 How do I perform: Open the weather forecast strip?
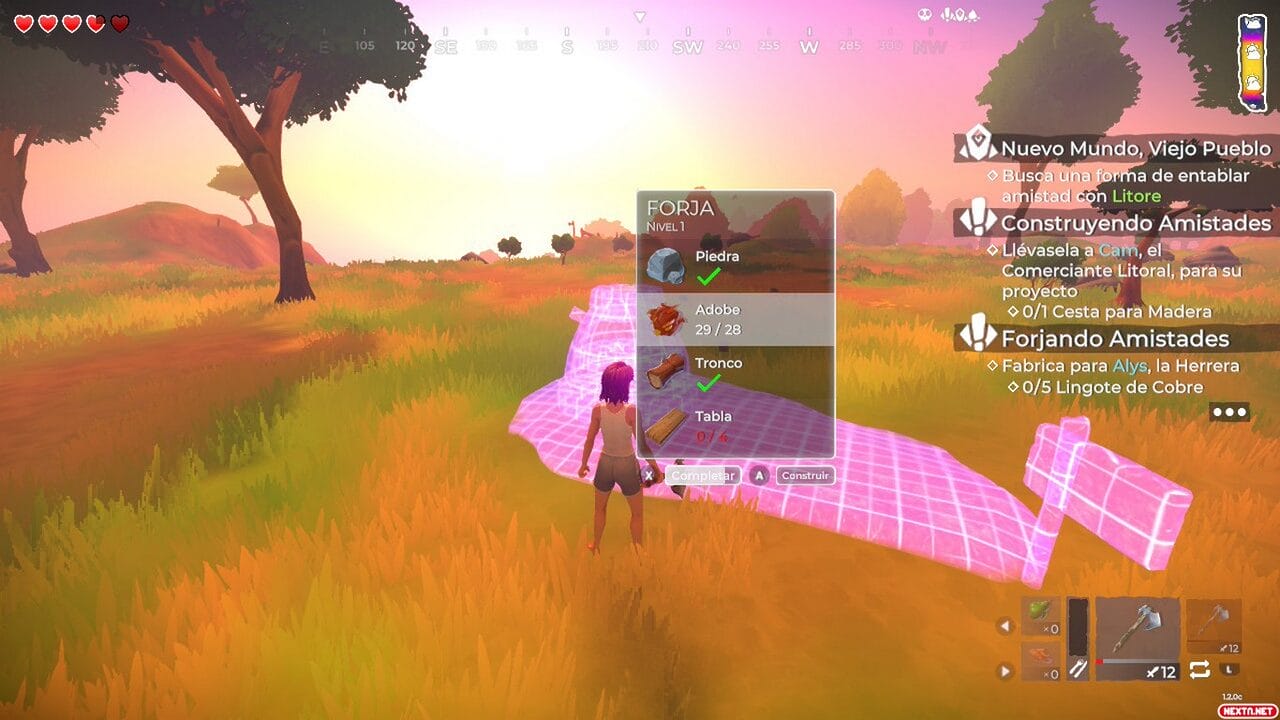pos(1252,62)
